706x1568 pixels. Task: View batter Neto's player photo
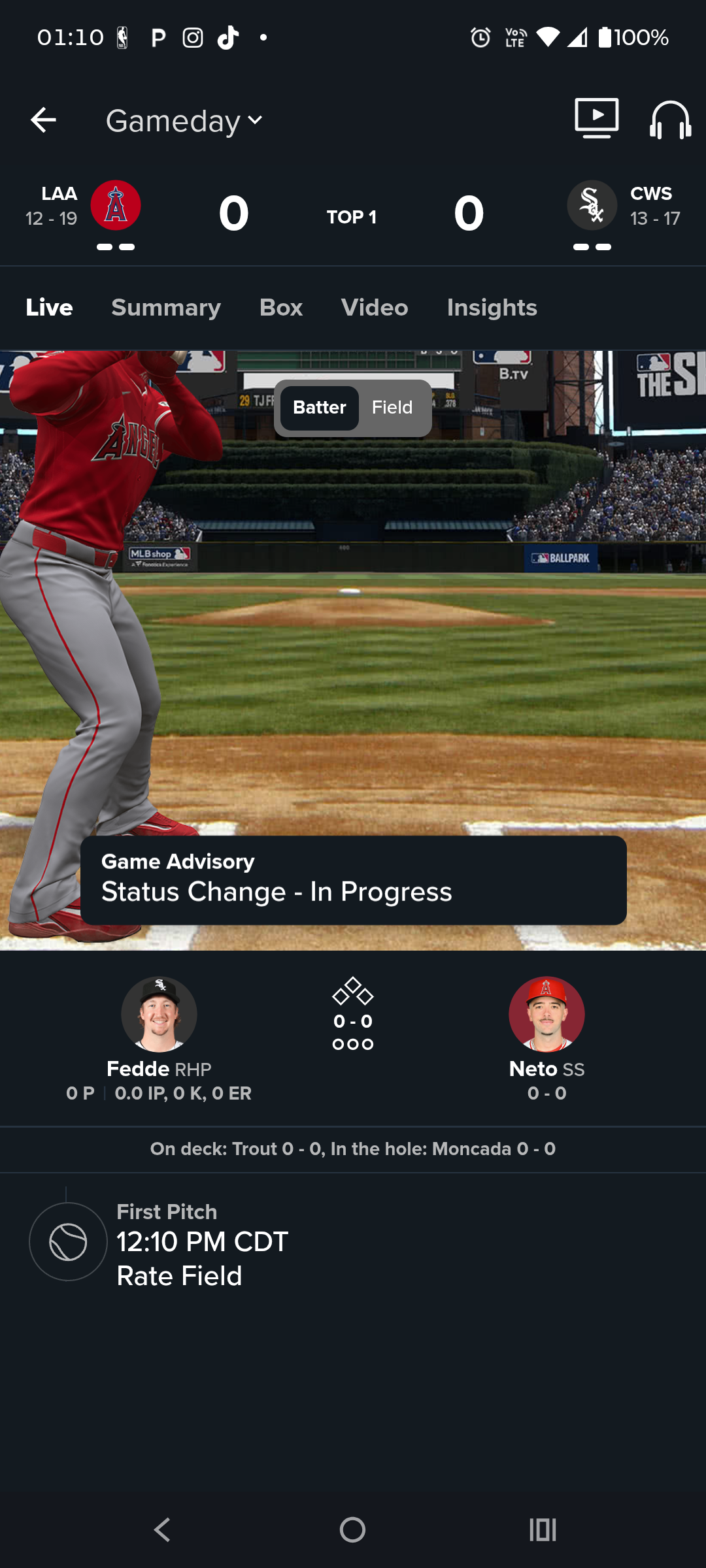coord(546,1014)
